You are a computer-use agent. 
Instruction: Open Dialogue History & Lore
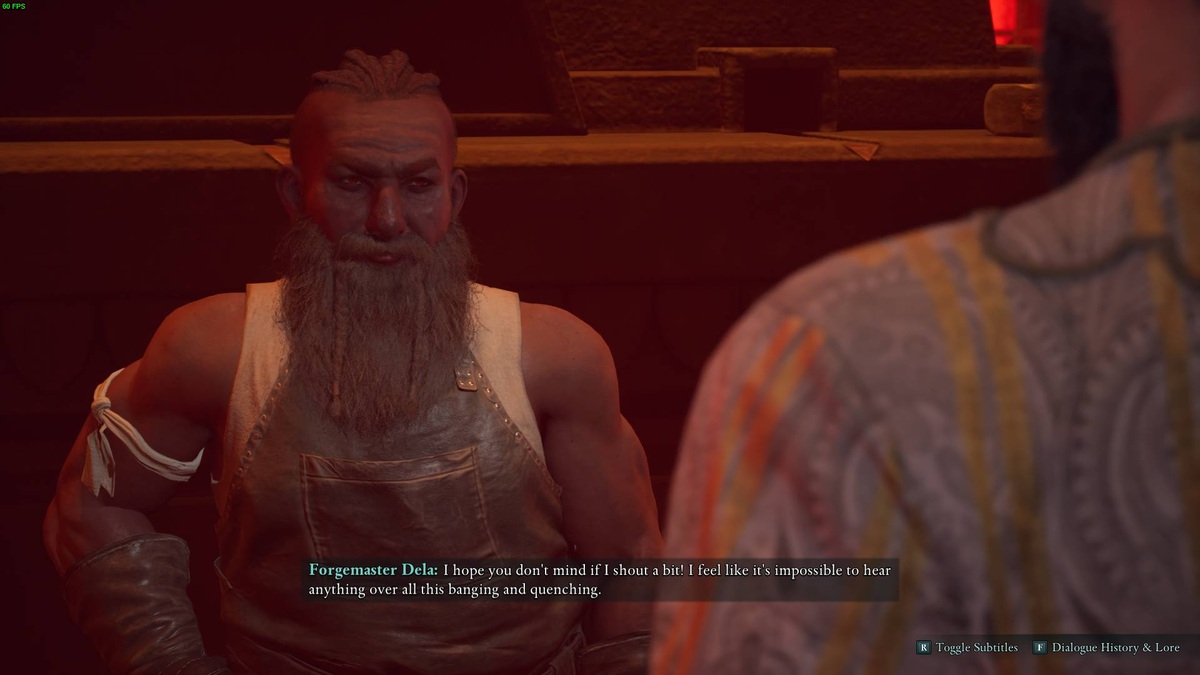coord(1109,648)
